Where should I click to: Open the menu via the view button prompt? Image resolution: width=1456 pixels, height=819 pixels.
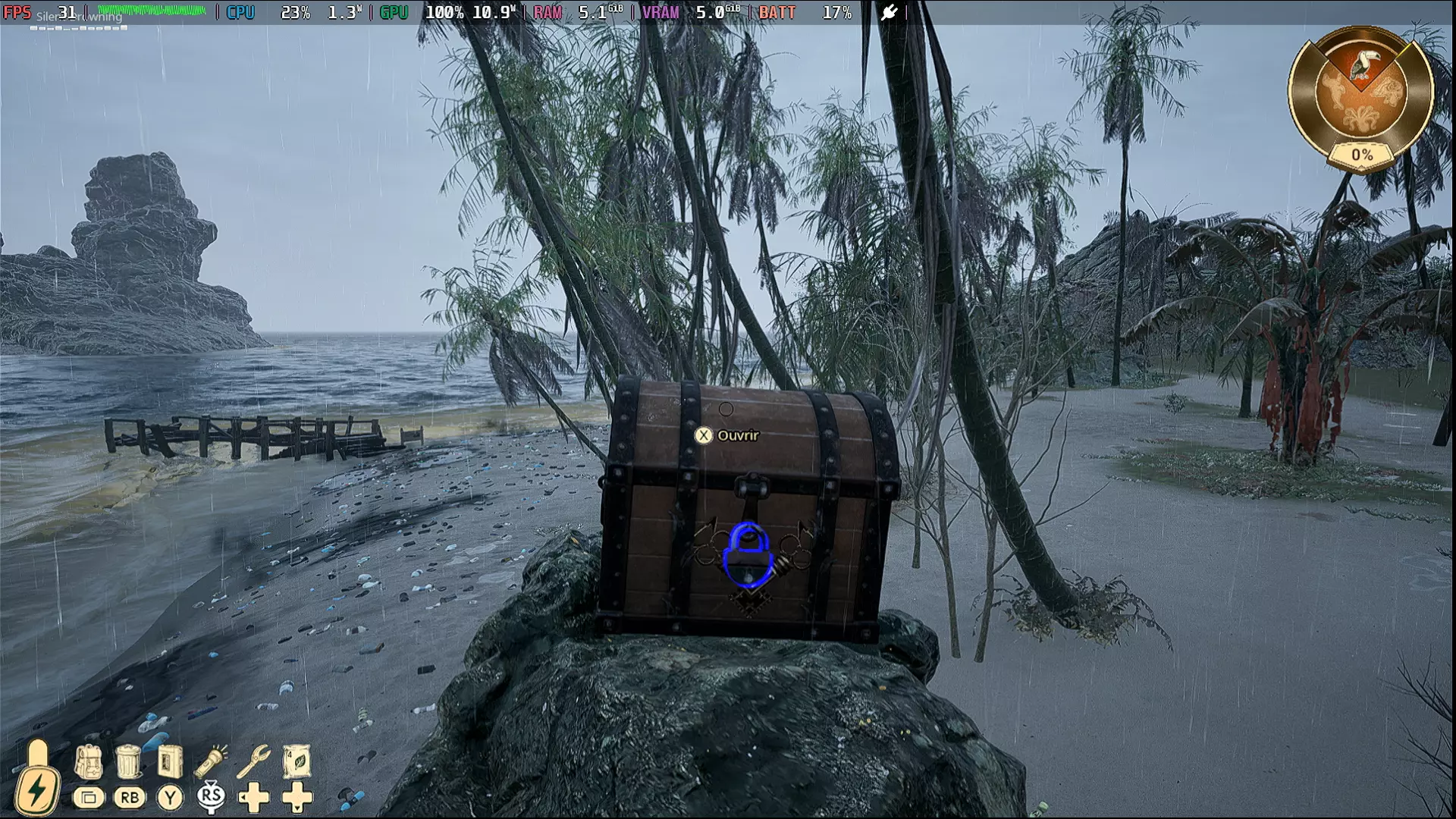(x=89, y=798)
